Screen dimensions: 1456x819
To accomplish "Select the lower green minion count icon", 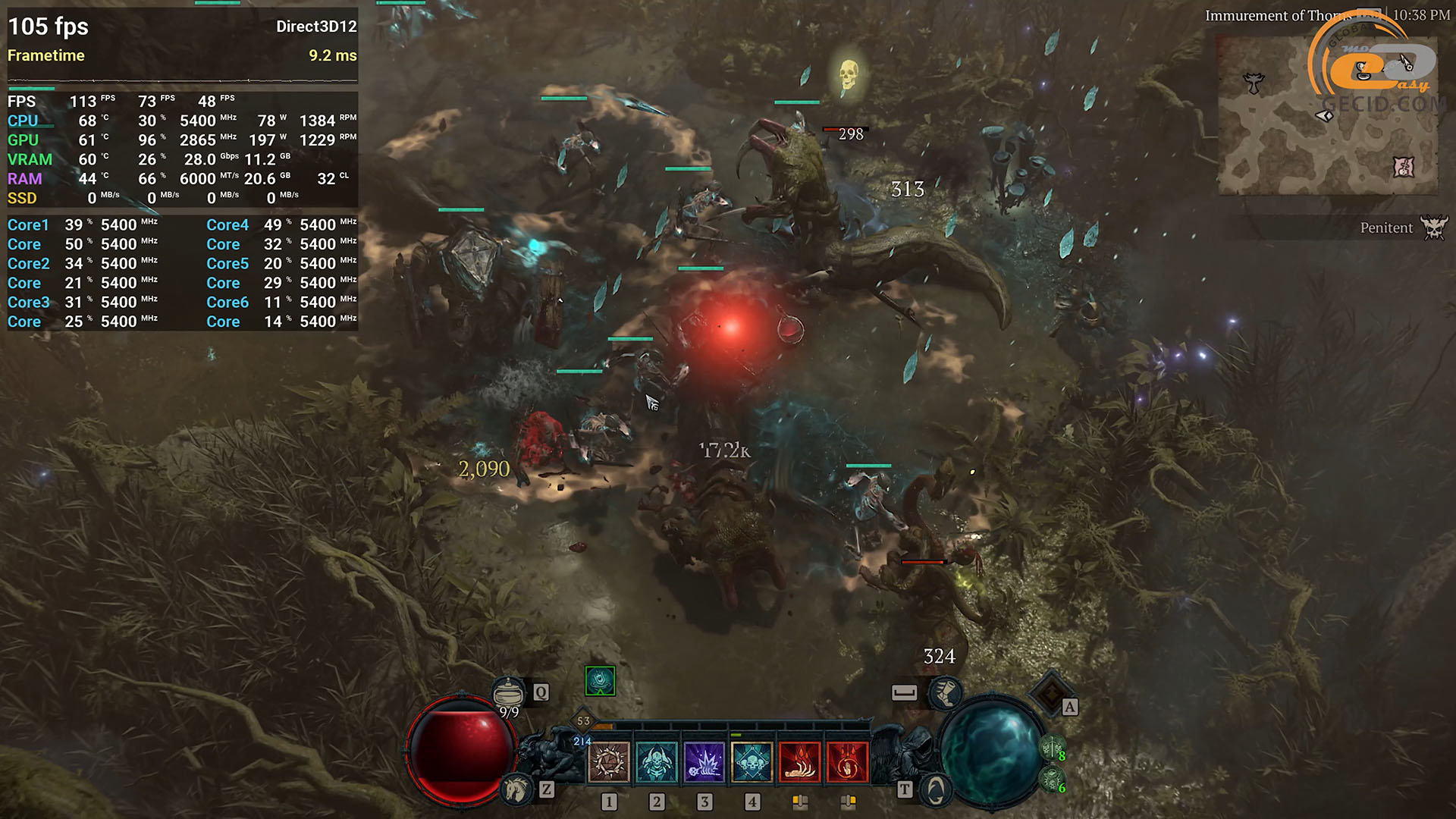I will click(x=1050, y=779).
